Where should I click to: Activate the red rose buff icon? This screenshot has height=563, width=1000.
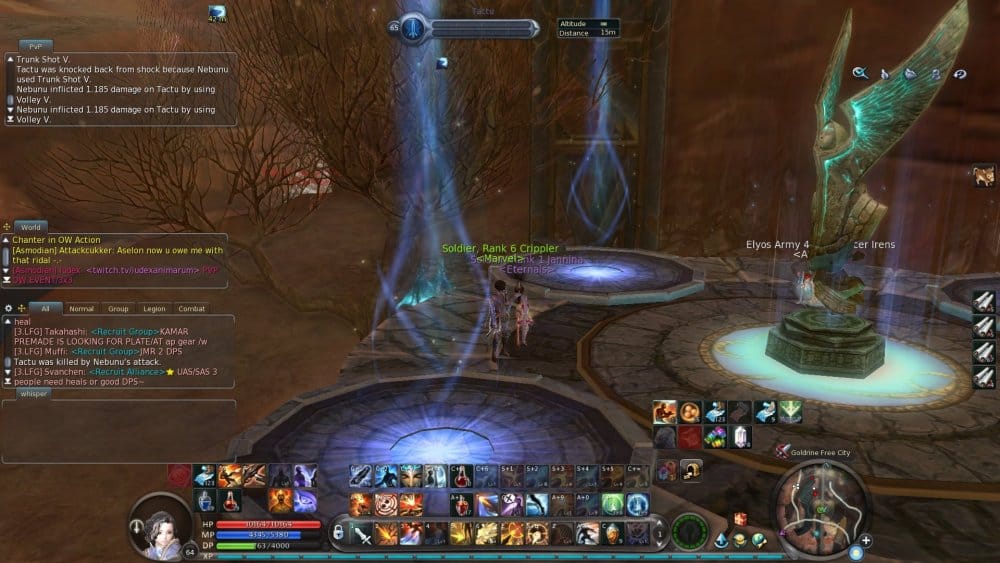[179, 474]
